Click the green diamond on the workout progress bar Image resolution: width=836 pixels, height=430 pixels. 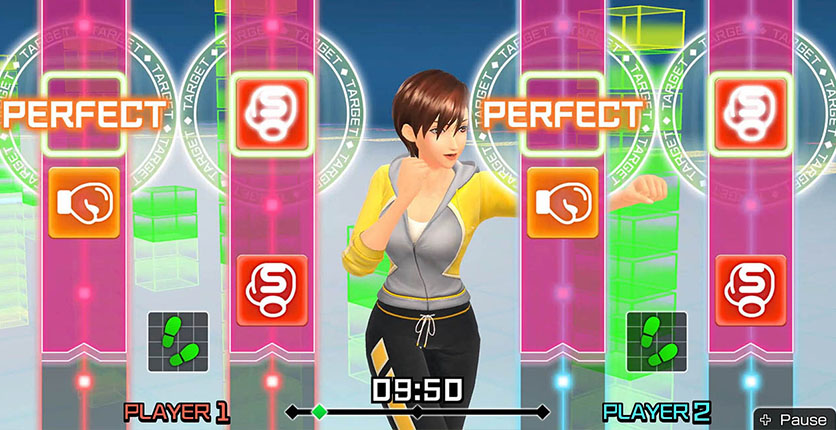click(319, 411)
